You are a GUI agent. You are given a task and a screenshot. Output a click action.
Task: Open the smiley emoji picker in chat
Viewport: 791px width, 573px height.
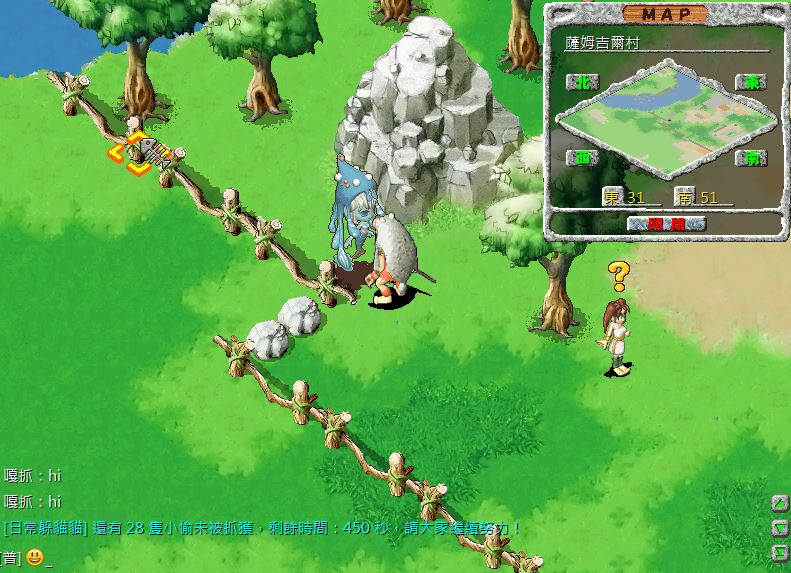(34, 557)
